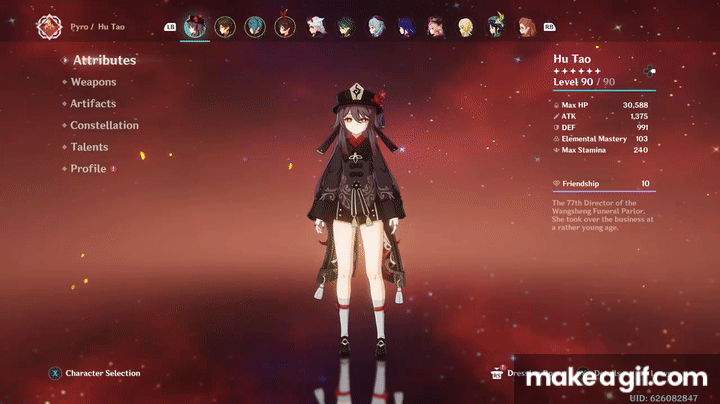Pick the blonde character portrait
The height and width of the screenshot is (404, 720).
click(x=466, y=26)
